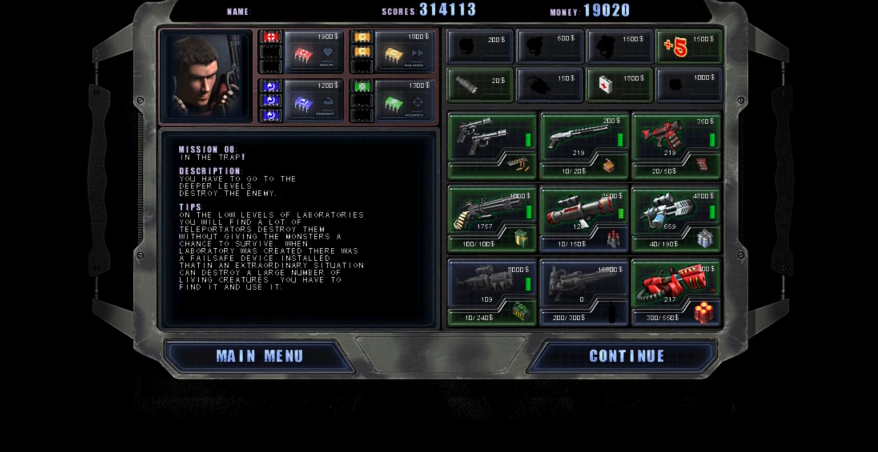Continue to the next mission
The width and height of the screenshot is (878, 452).
tap(626, 356)
